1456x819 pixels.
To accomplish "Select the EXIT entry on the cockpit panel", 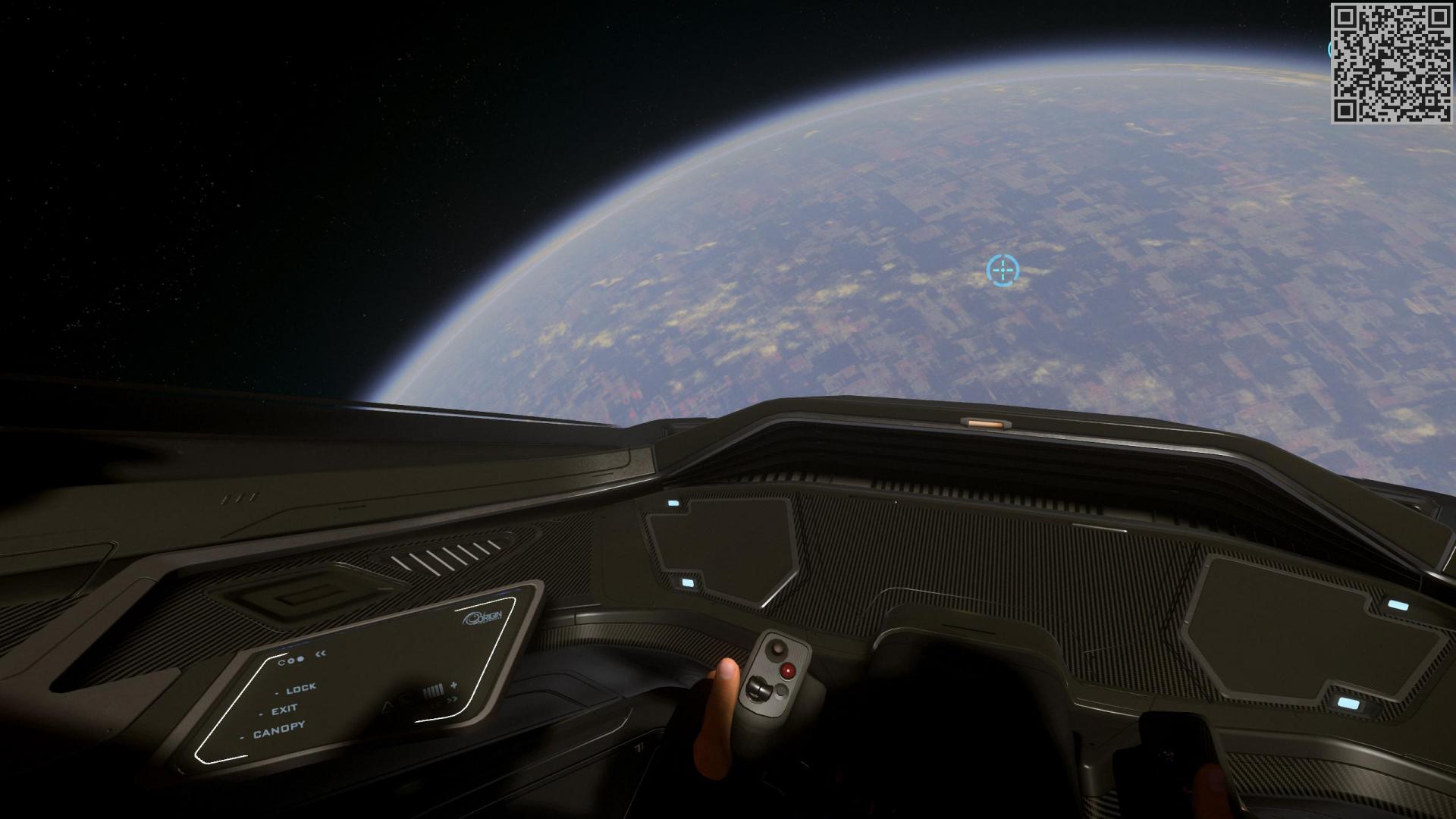I will (284, 710).
